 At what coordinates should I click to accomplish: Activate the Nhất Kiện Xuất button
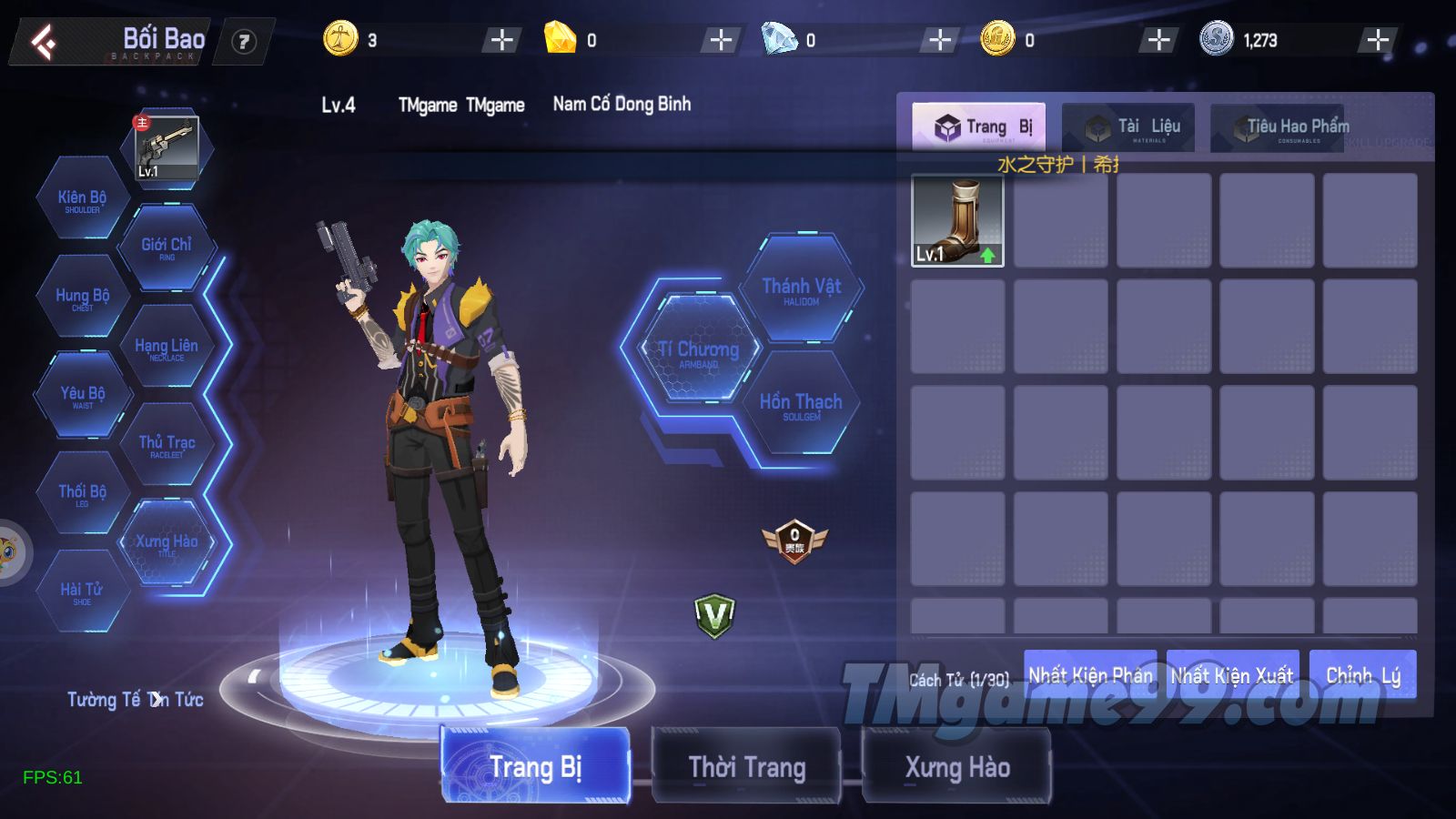click(x=1231, y=675)
